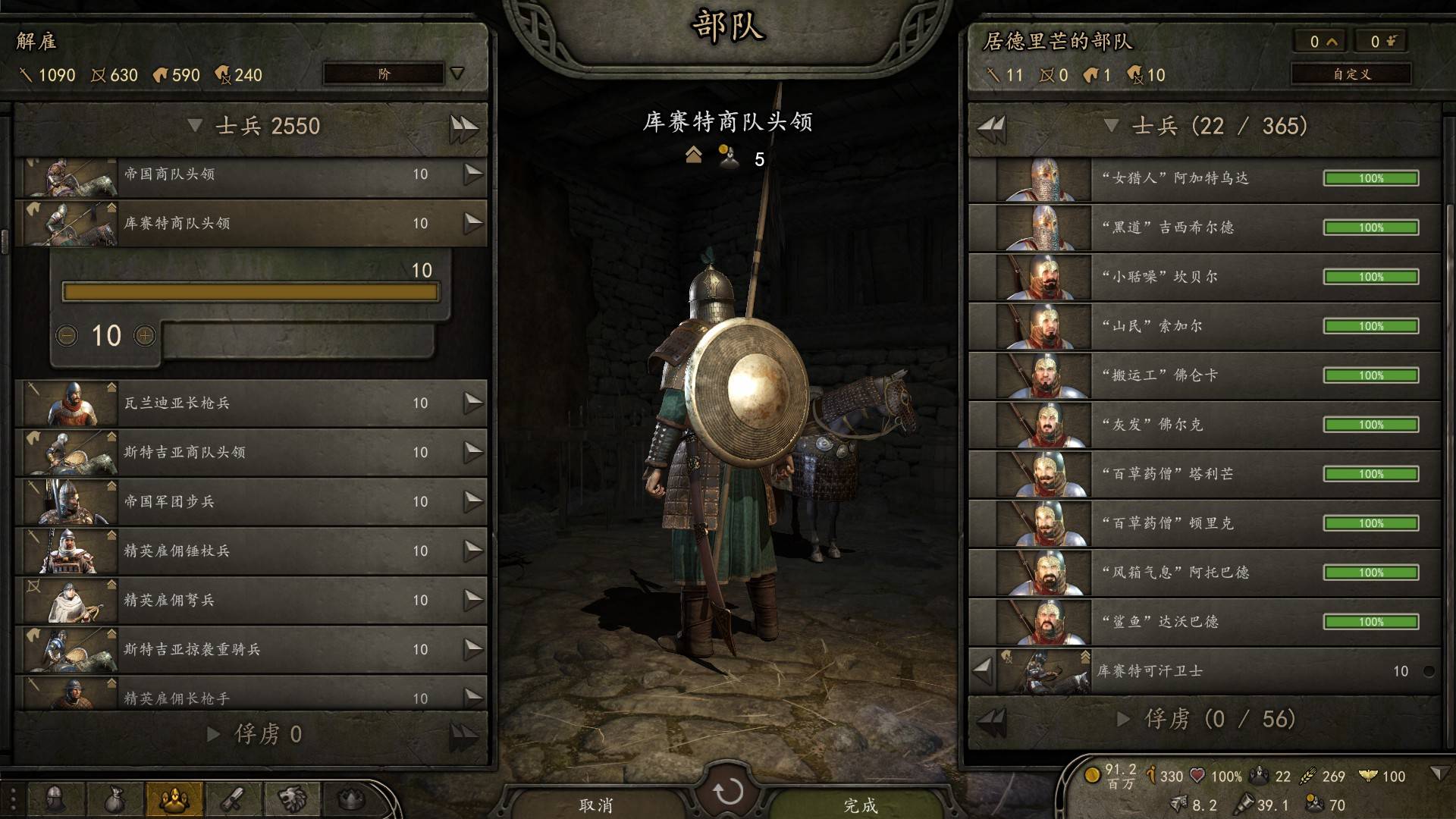The width and height of the screenshot is (1456, 819).
Task: Open the 自定义 formation button
Action: (1351, 74)
